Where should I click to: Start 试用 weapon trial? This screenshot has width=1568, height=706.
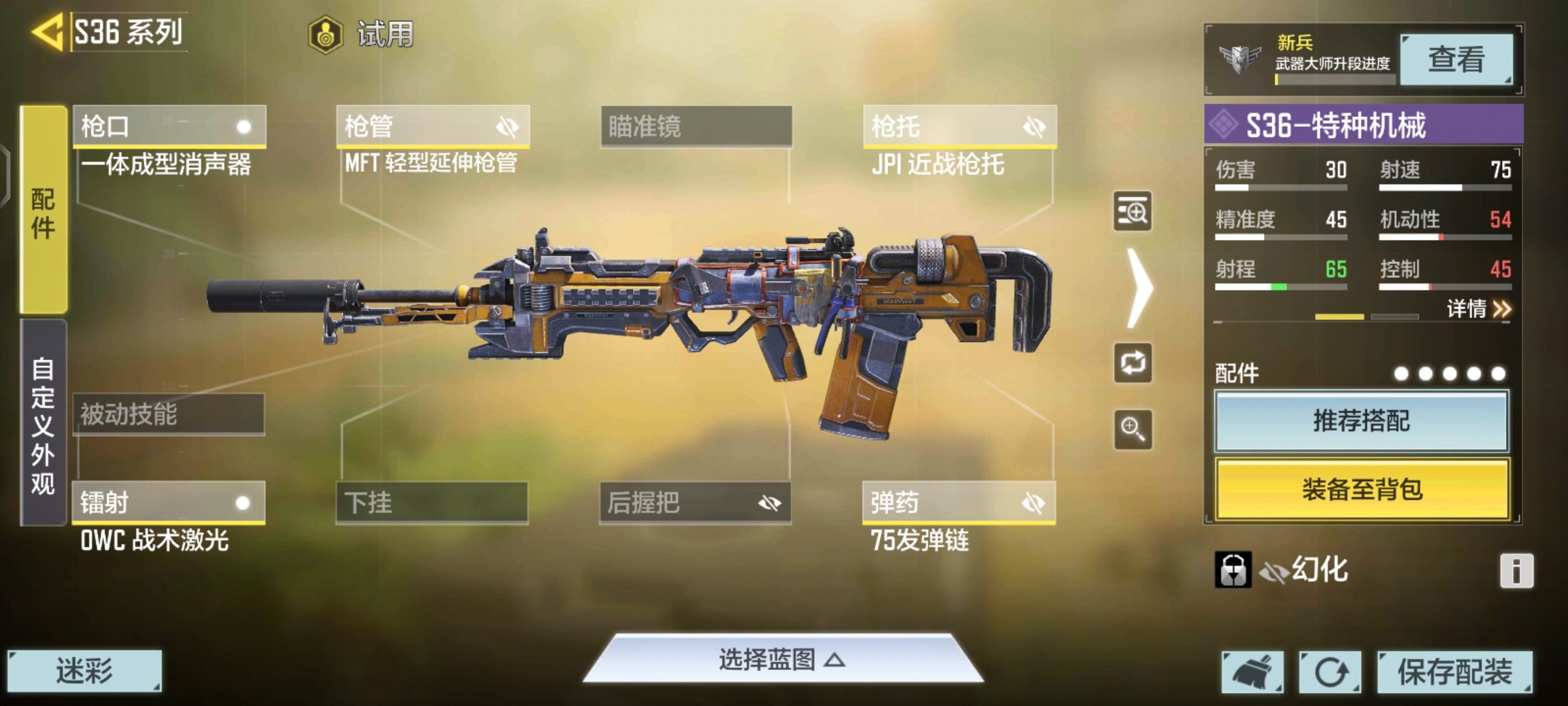coord(361,34)
